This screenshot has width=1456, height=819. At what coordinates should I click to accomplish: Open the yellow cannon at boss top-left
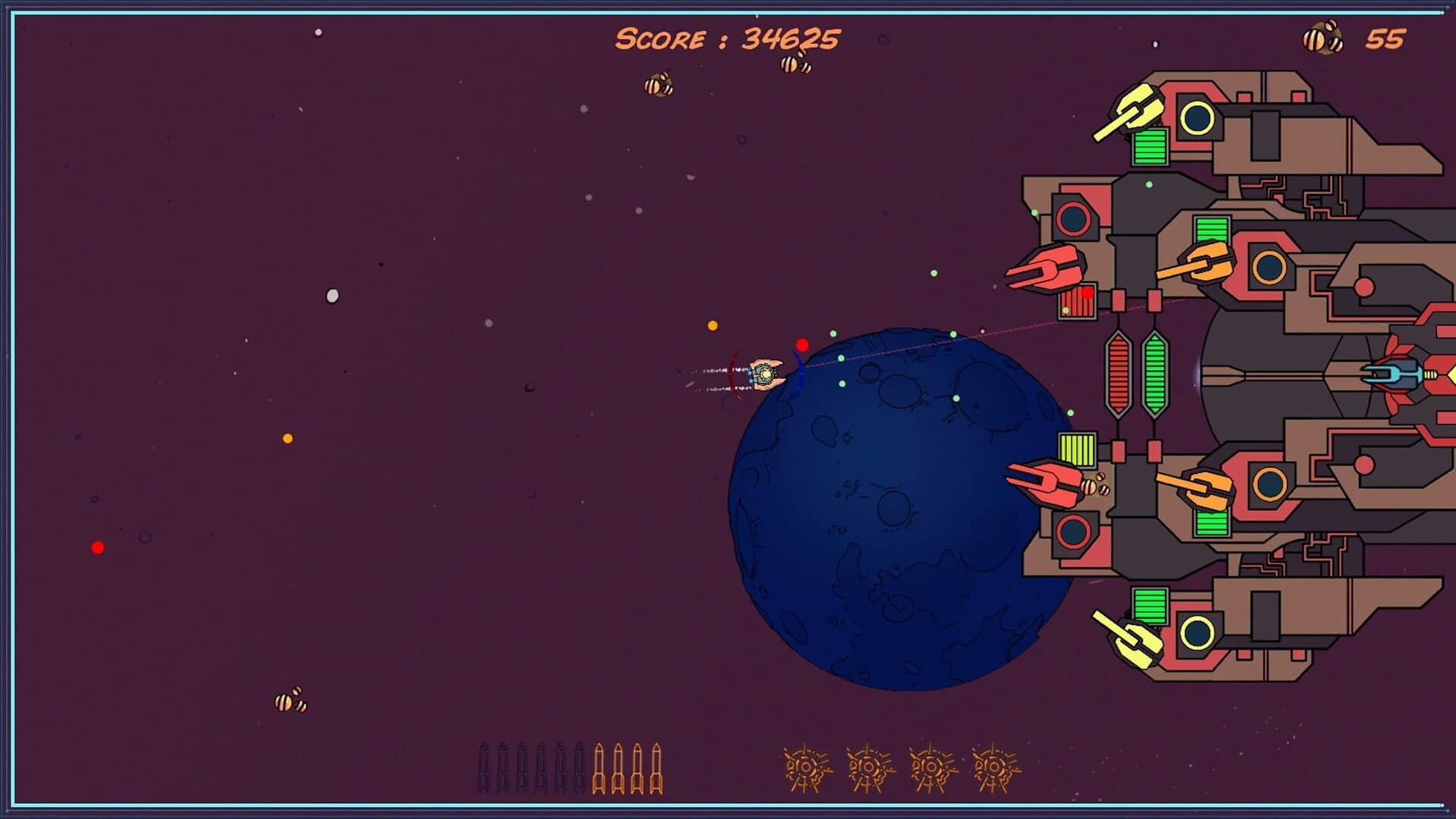pyautogui.click(x=1137, y=106)
